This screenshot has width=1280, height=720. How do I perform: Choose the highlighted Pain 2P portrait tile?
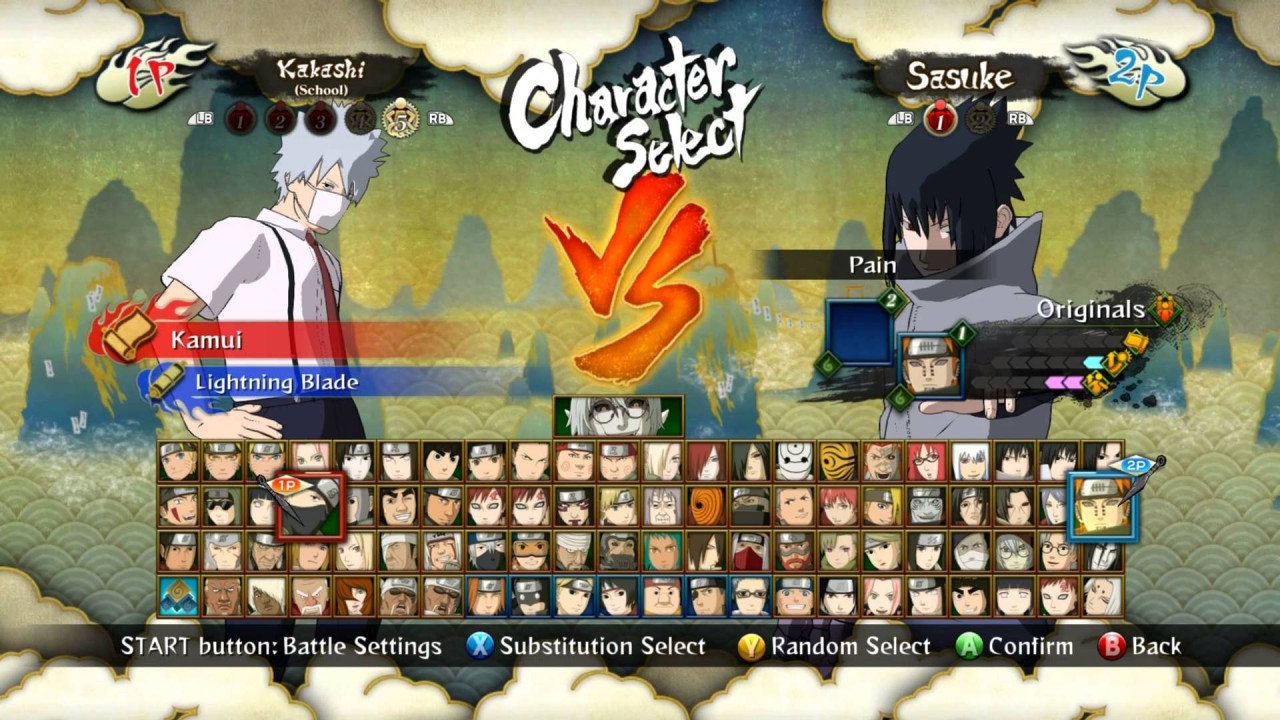point(1102,507)
